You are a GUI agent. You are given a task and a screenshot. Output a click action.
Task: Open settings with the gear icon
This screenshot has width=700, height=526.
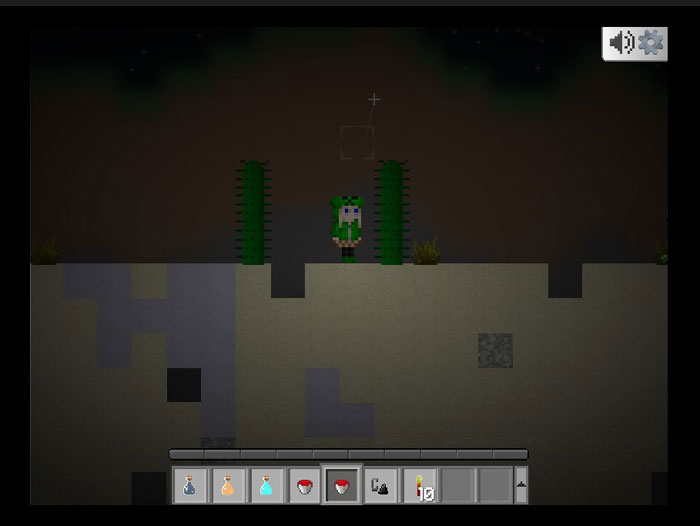pos(651,43)
